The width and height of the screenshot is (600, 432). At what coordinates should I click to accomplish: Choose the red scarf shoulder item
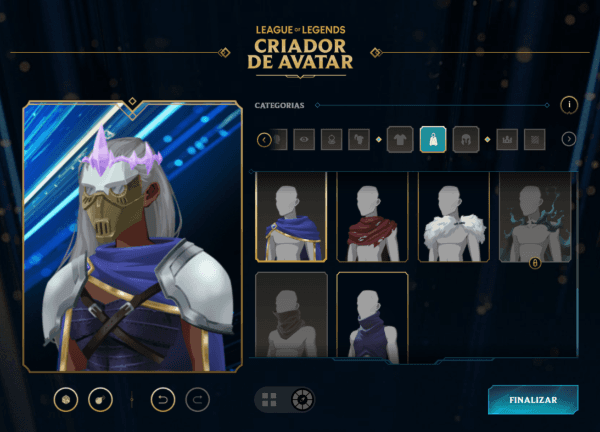click(x=372, y=217)
